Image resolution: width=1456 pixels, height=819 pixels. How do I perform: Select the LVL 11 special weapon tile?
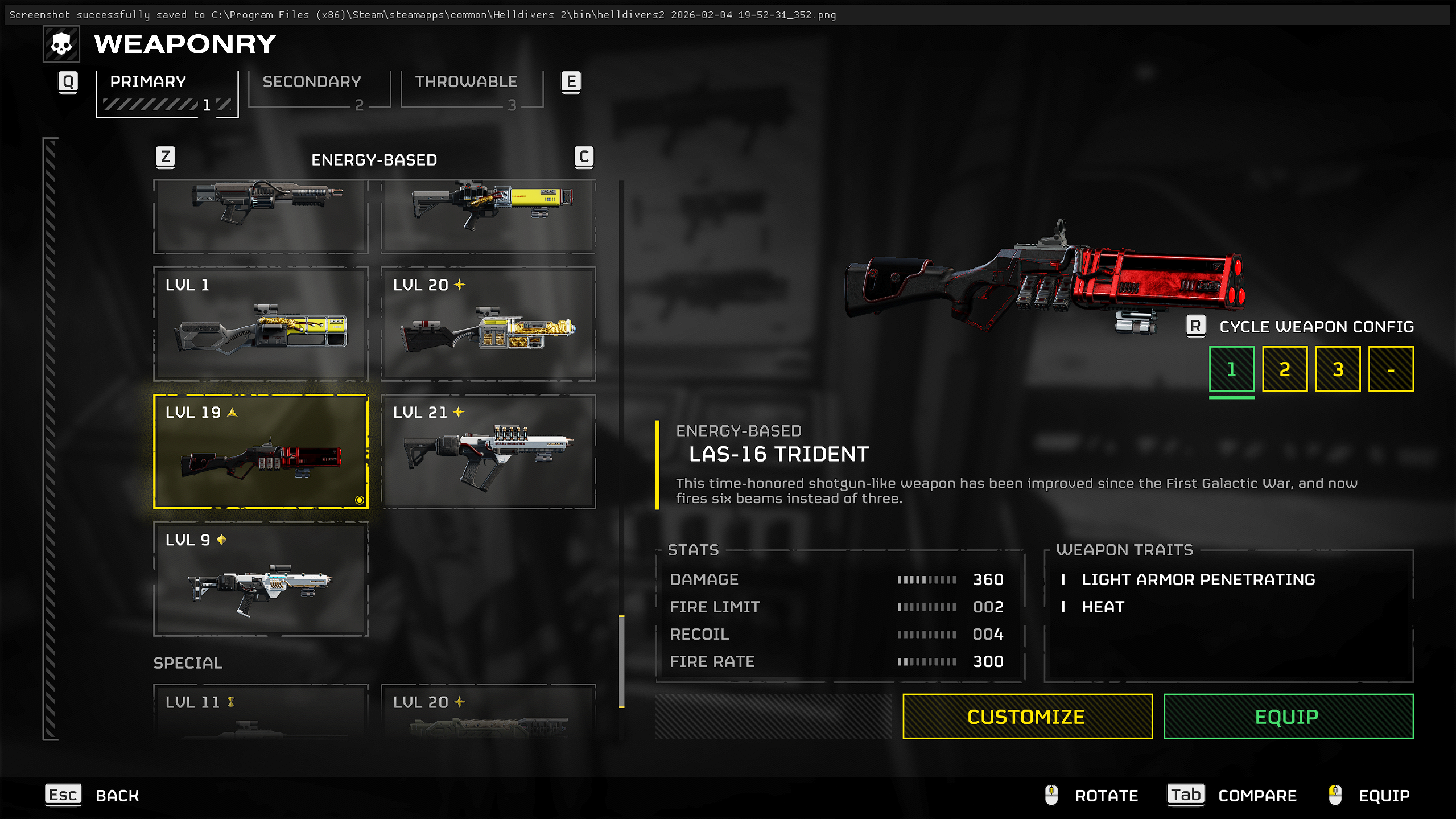click(x=261, y=712)
